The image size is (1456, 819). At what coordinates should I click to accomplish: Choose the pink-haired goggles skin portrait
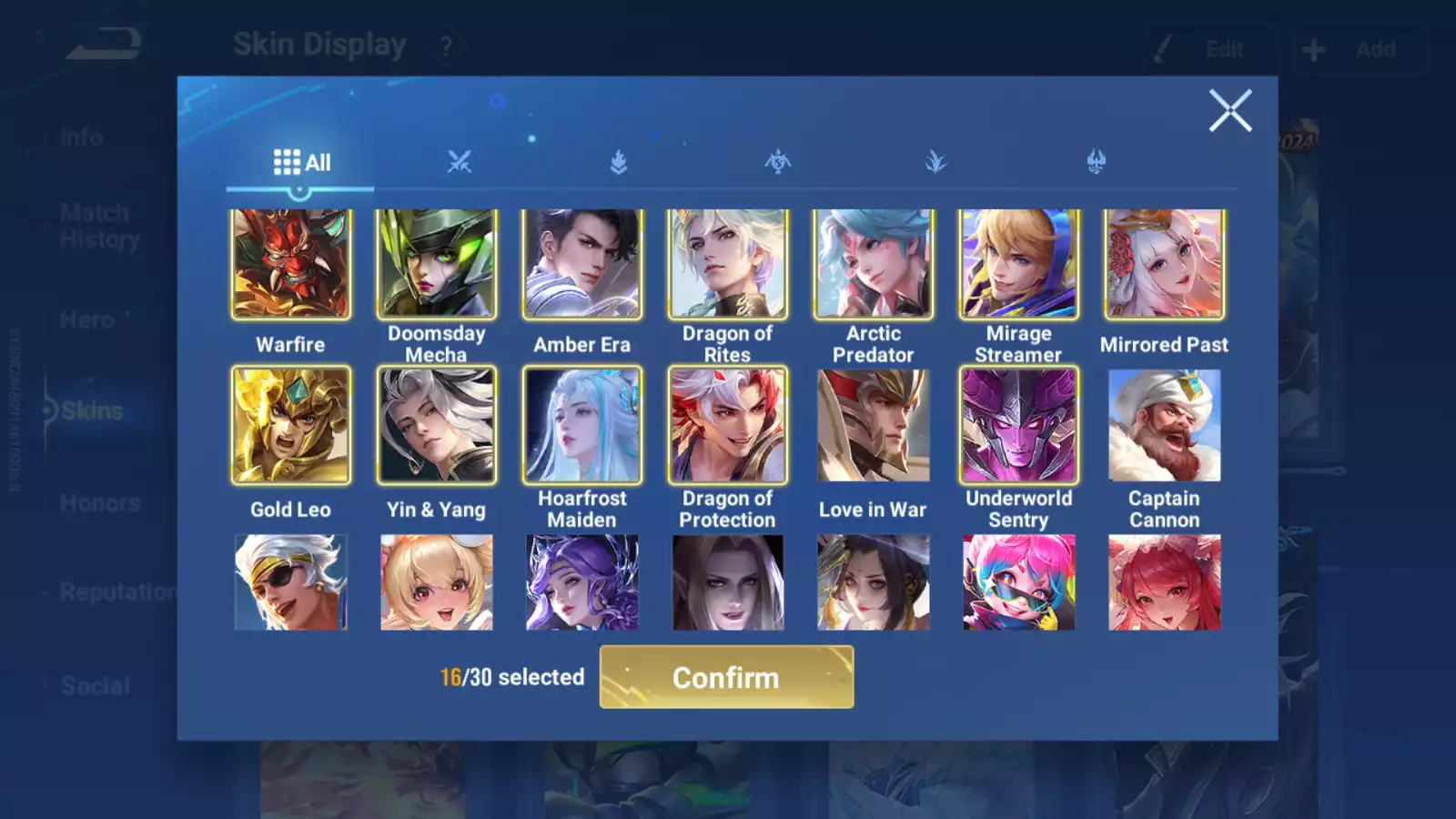click(1018, 582)
